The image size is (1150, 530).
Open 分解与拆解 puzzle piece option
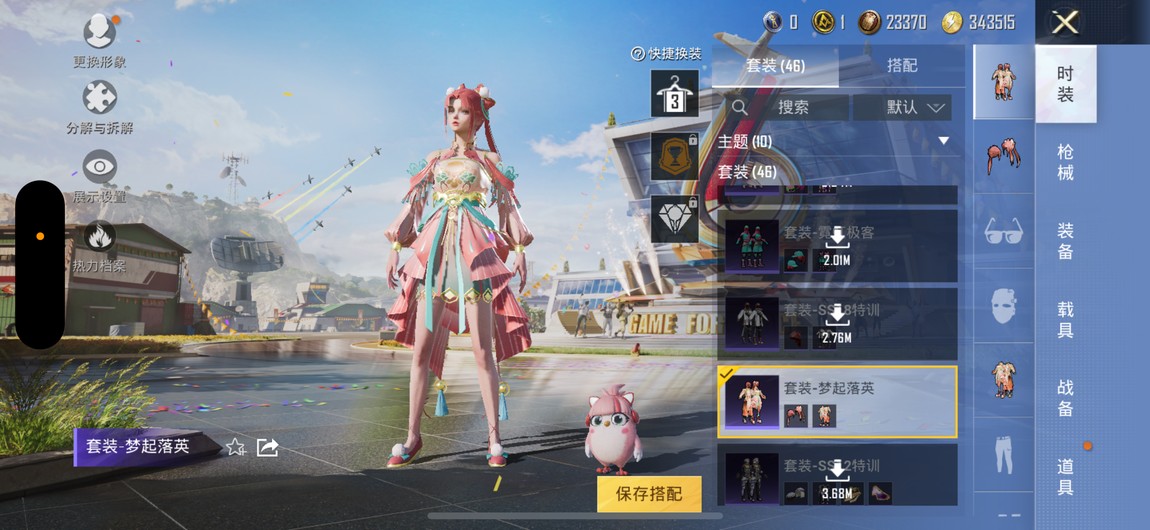[x=99, y=105]
